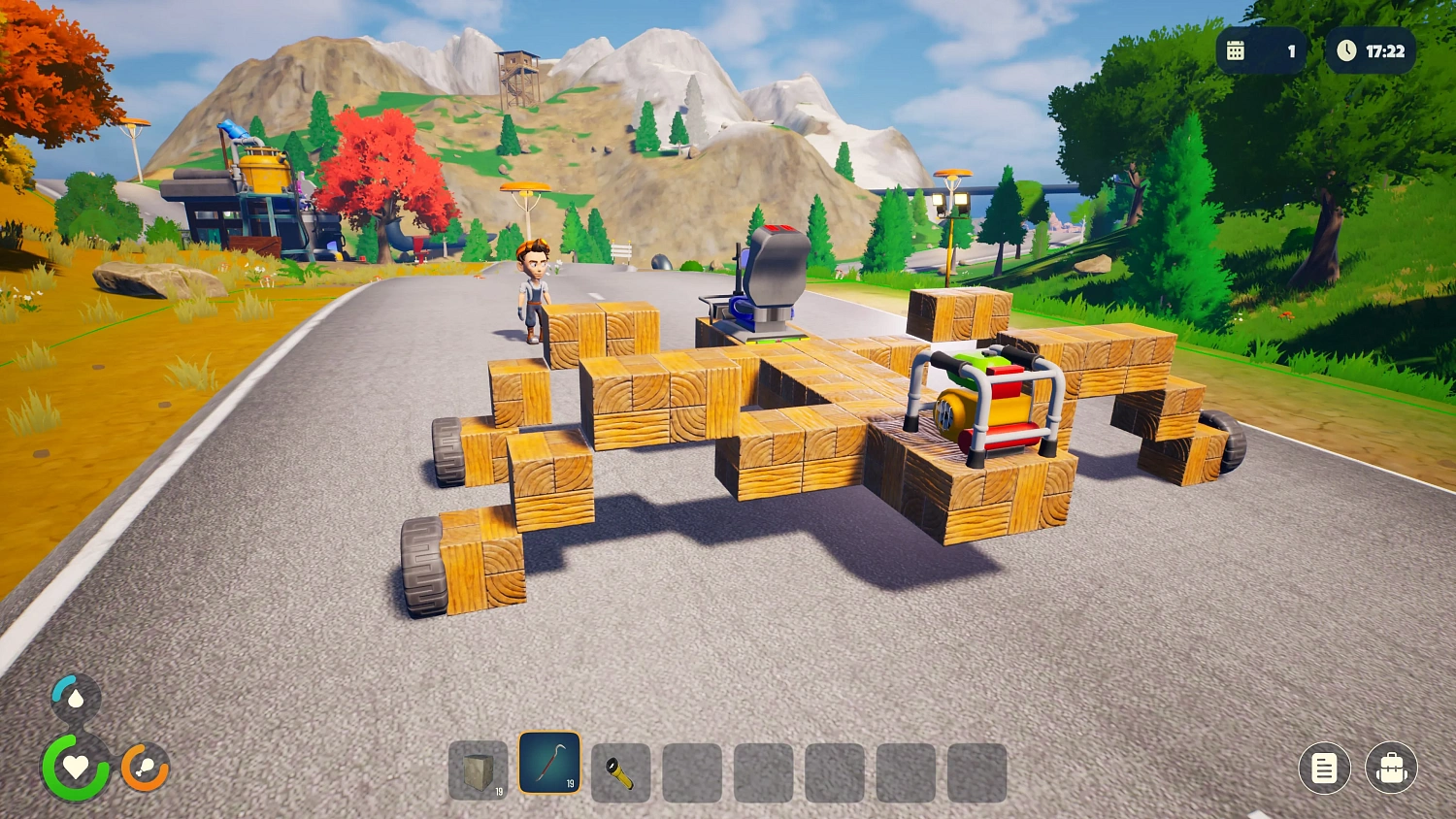Click the front left wheel of the build
This screenshot has height=819, width=1456.
422,563
